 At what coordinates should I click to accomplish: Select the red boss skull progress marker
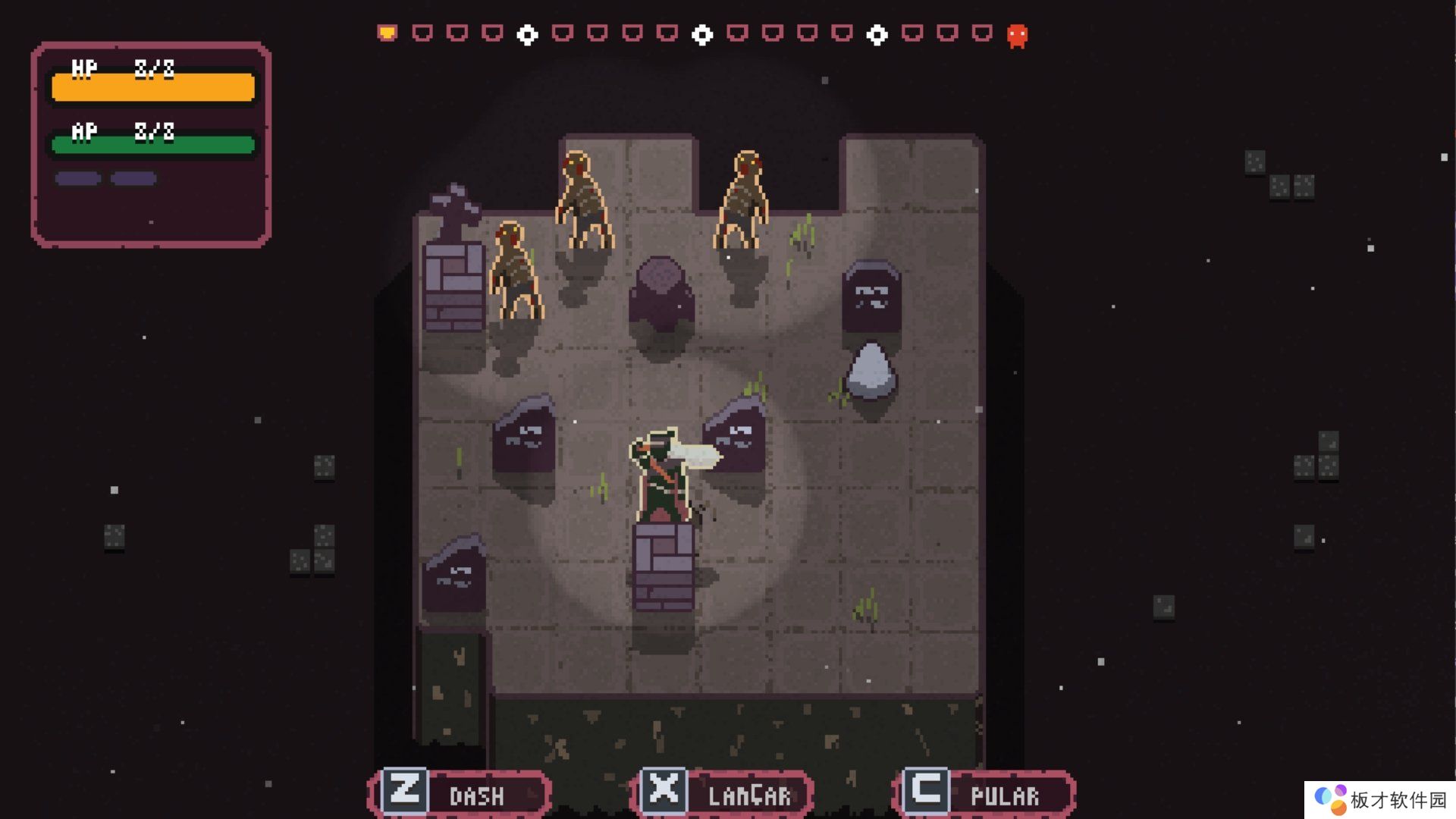(x=1017, y=35)
